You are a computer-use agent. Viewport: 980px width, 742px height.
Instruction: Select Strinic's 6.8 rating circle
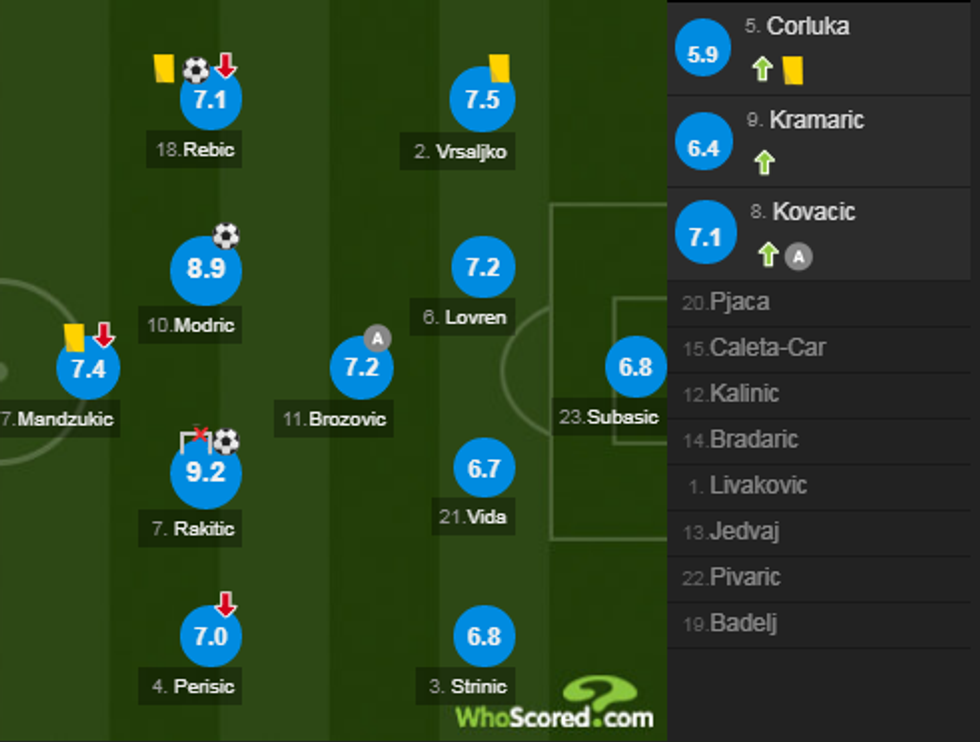point(484,636)
